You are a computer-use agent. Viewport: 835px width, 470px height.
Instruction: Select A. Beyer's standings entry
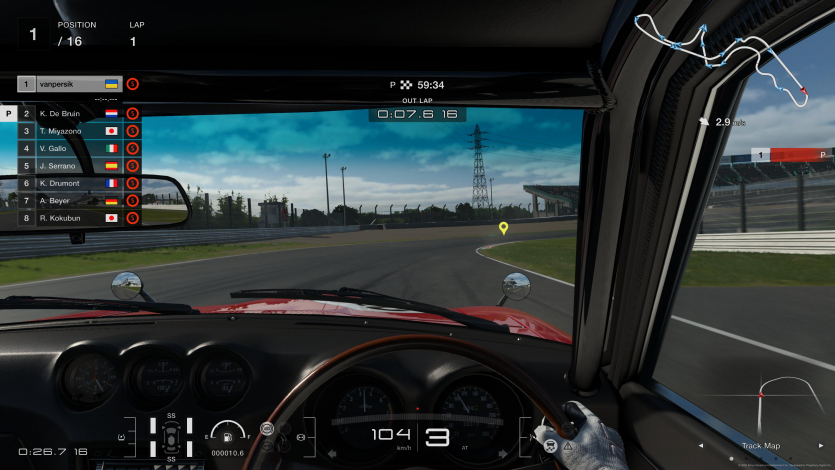(x=70, y=200)
